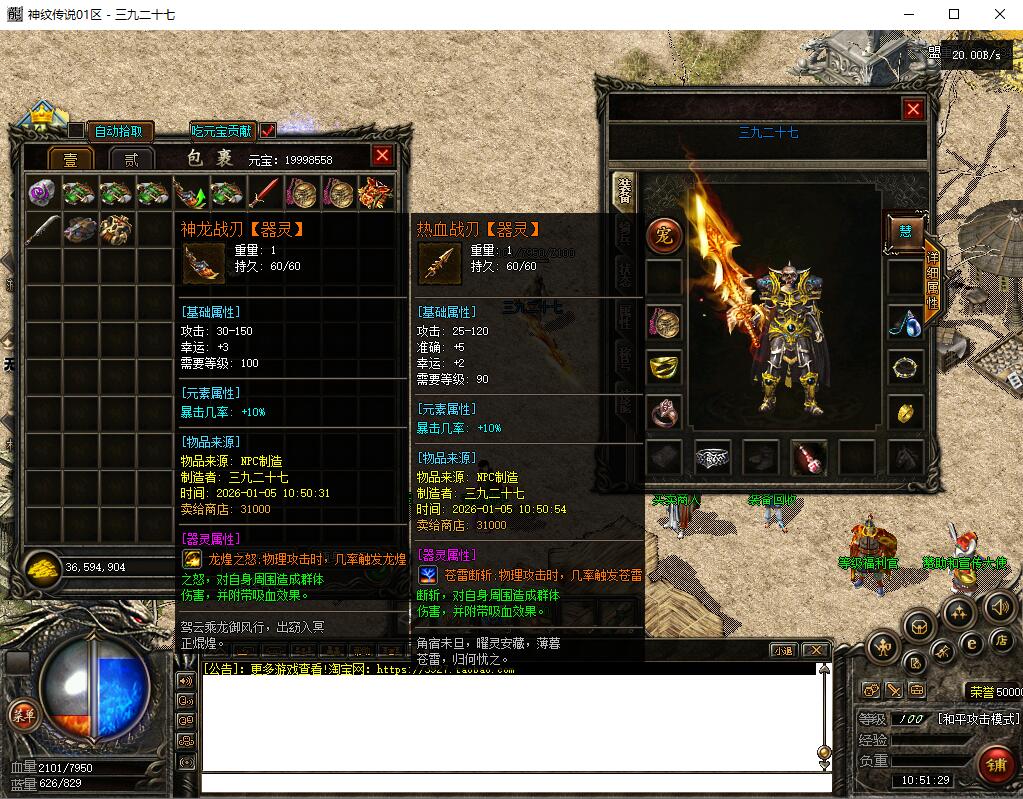1023x799 pixels.
Task: Pick the flaming red armor item
Action: 376,193
